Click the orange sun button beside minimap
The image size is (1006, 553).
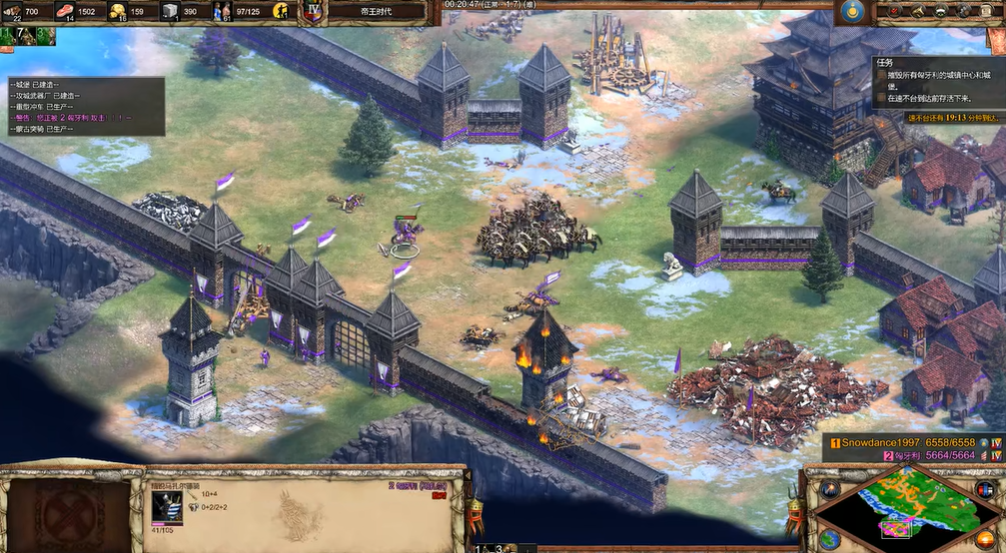984,540
